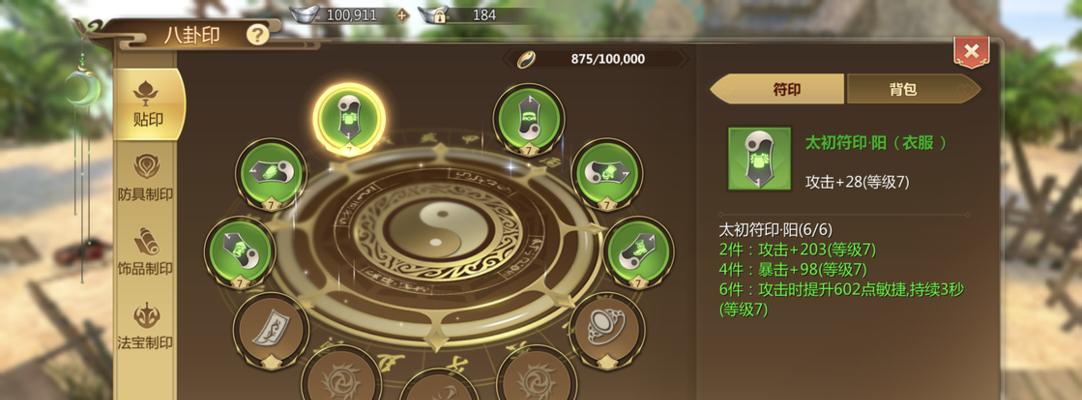The height and width of the screenshot is (400, 1082).
Task: Open the 防具制印 side tab
Action: point(146,178)
